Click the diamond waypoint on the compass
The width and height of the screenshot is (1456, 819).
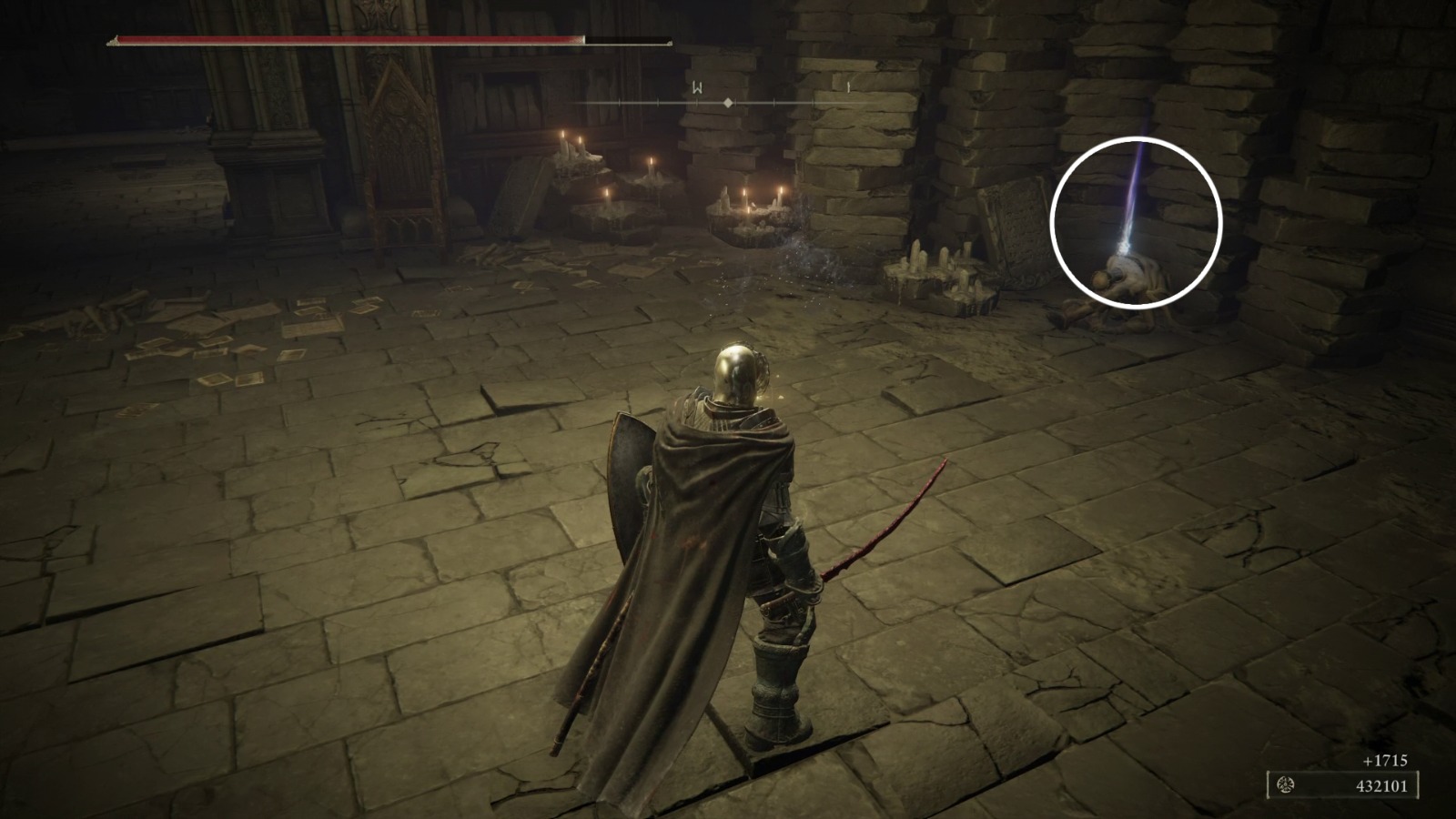tap(727, 103)
